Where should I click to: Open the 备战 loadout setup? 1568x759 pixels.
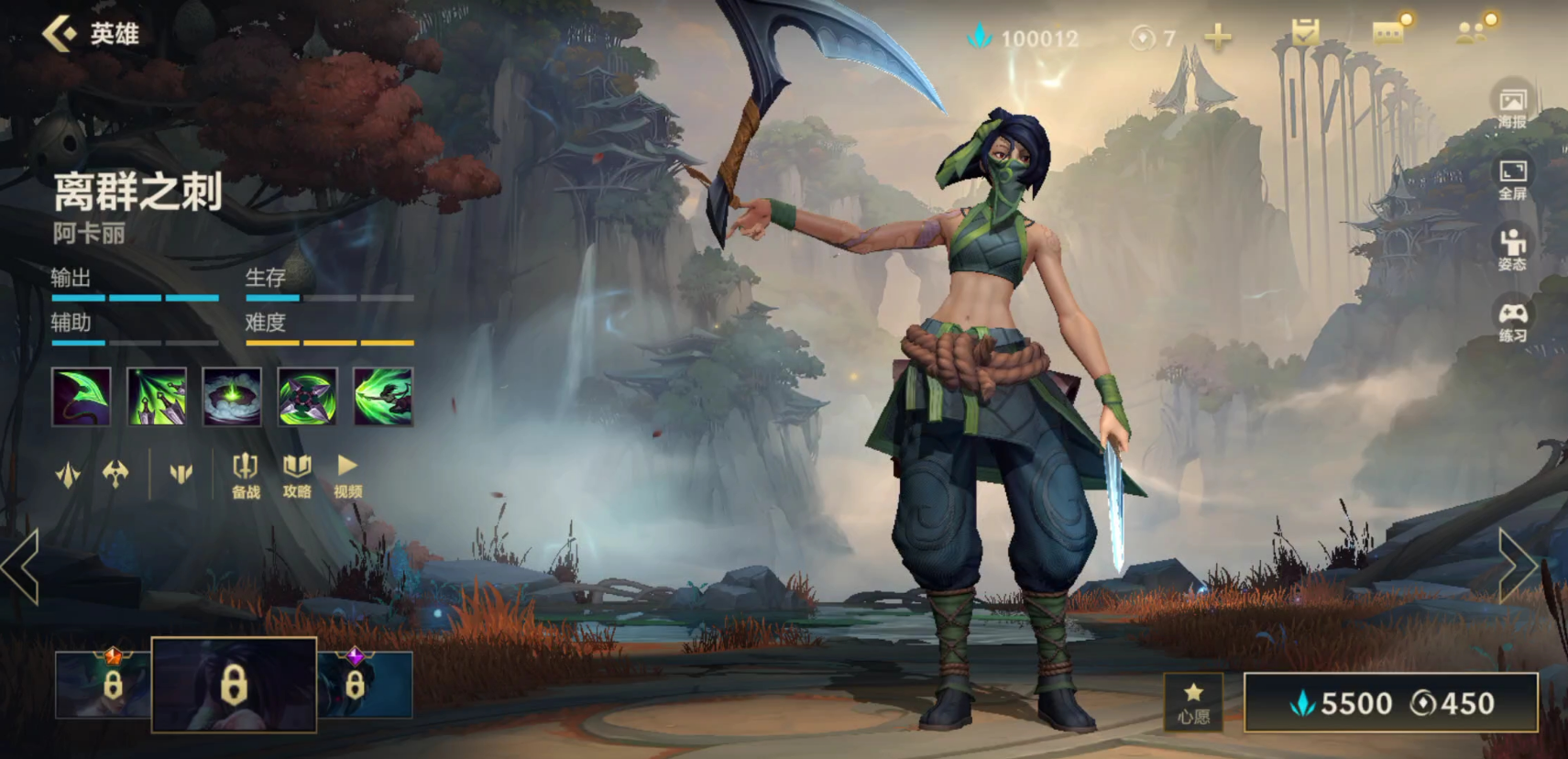tap(246, 476)
